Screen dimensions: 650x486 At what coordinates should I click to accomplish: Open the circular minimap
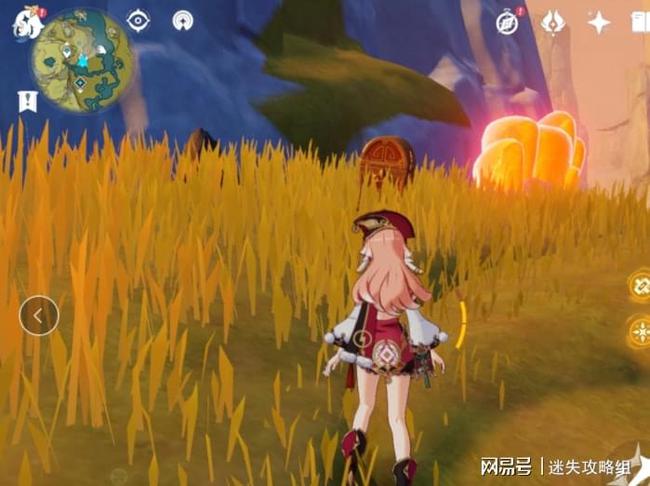81,60
